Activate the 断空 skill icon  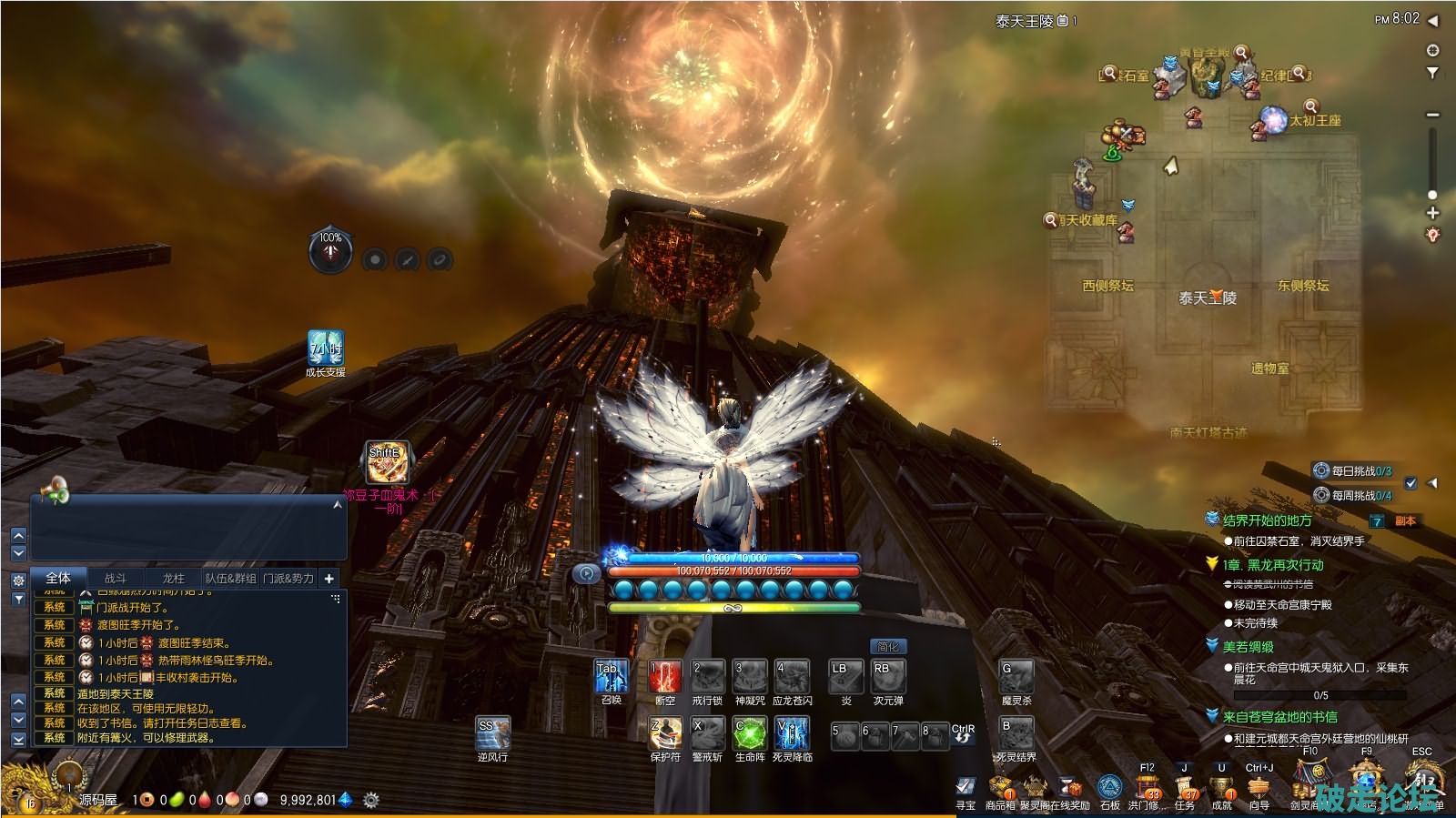coord(665,678)
